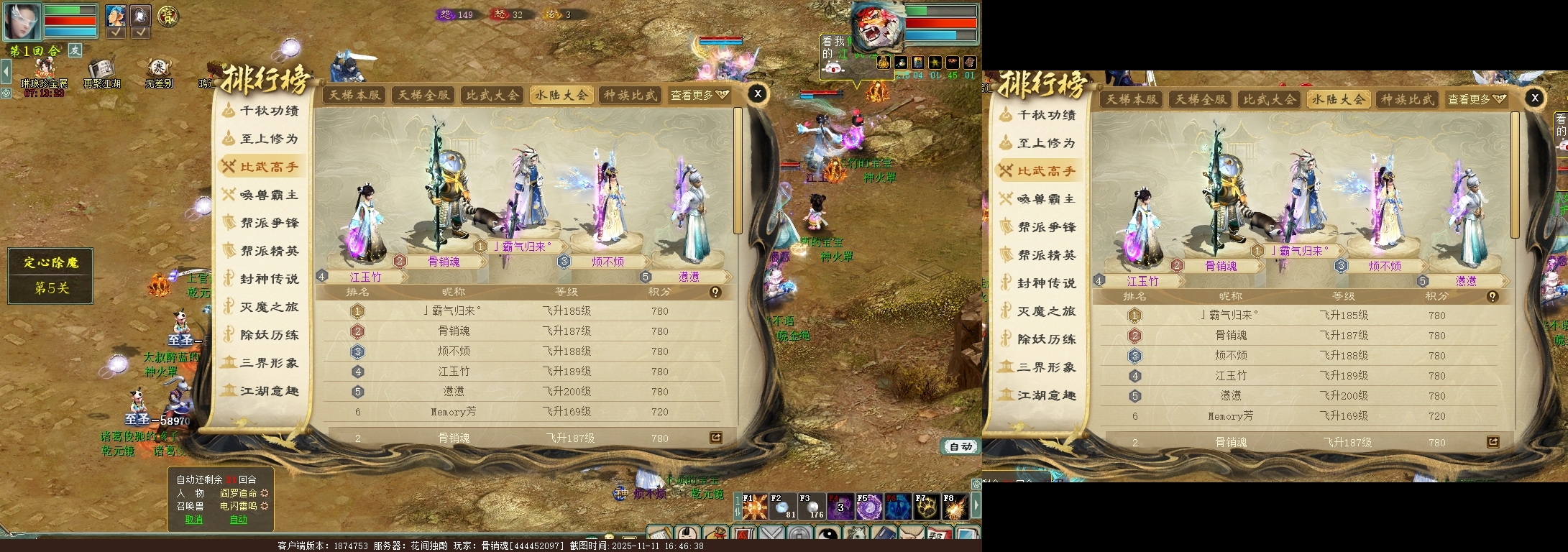
Task: Cancel auto-battle via the green 取消 link
Action: click(194, 520)
